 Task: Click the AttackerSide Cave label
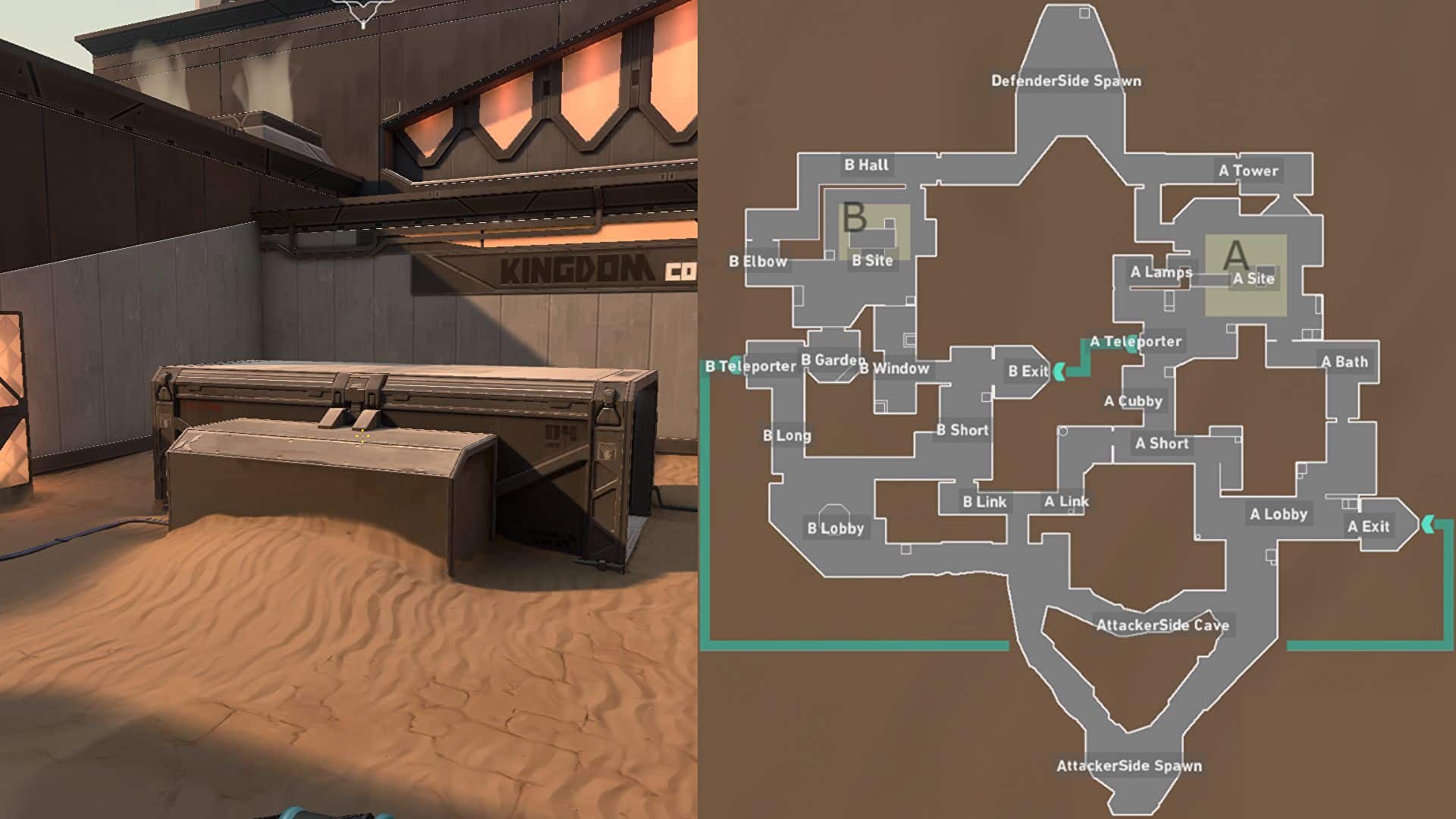[x=1163, y=626]
